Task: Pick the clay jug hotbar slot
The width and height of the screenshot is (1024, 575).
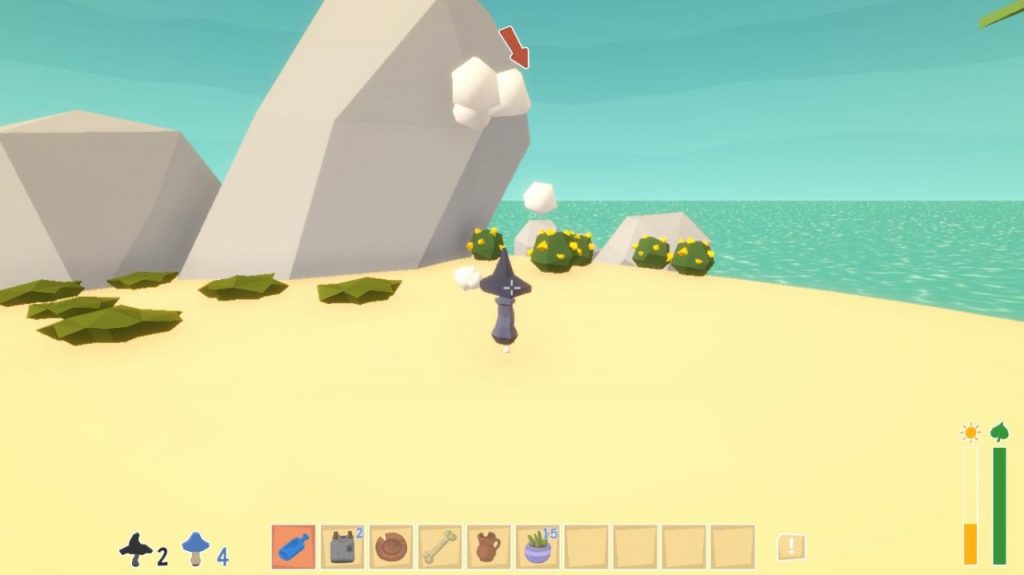Action: pyautogui.click(x=489, y=547)
